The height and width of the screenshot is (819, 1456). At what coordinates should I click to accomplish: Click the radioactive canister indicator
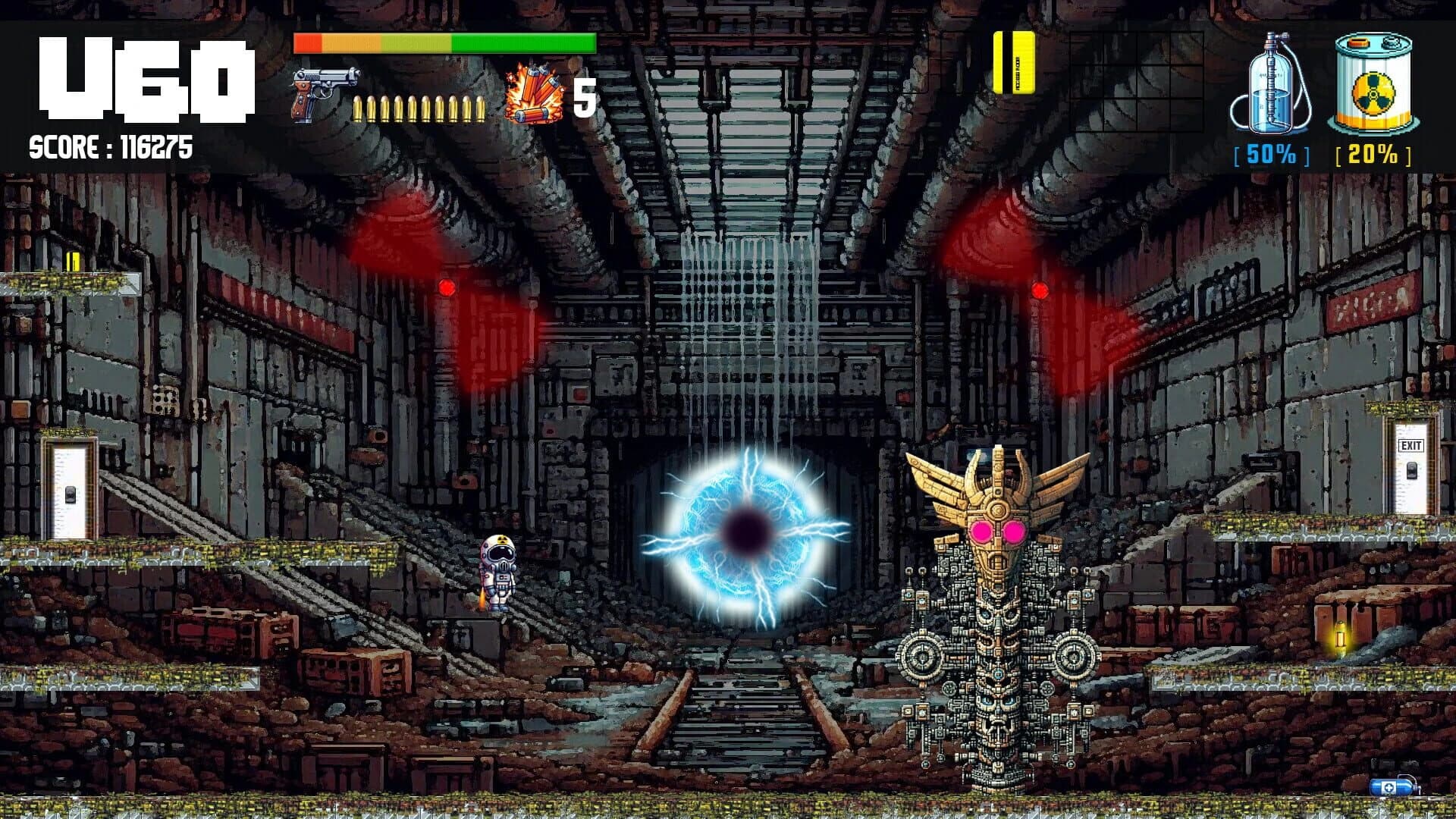point(1373,83)
